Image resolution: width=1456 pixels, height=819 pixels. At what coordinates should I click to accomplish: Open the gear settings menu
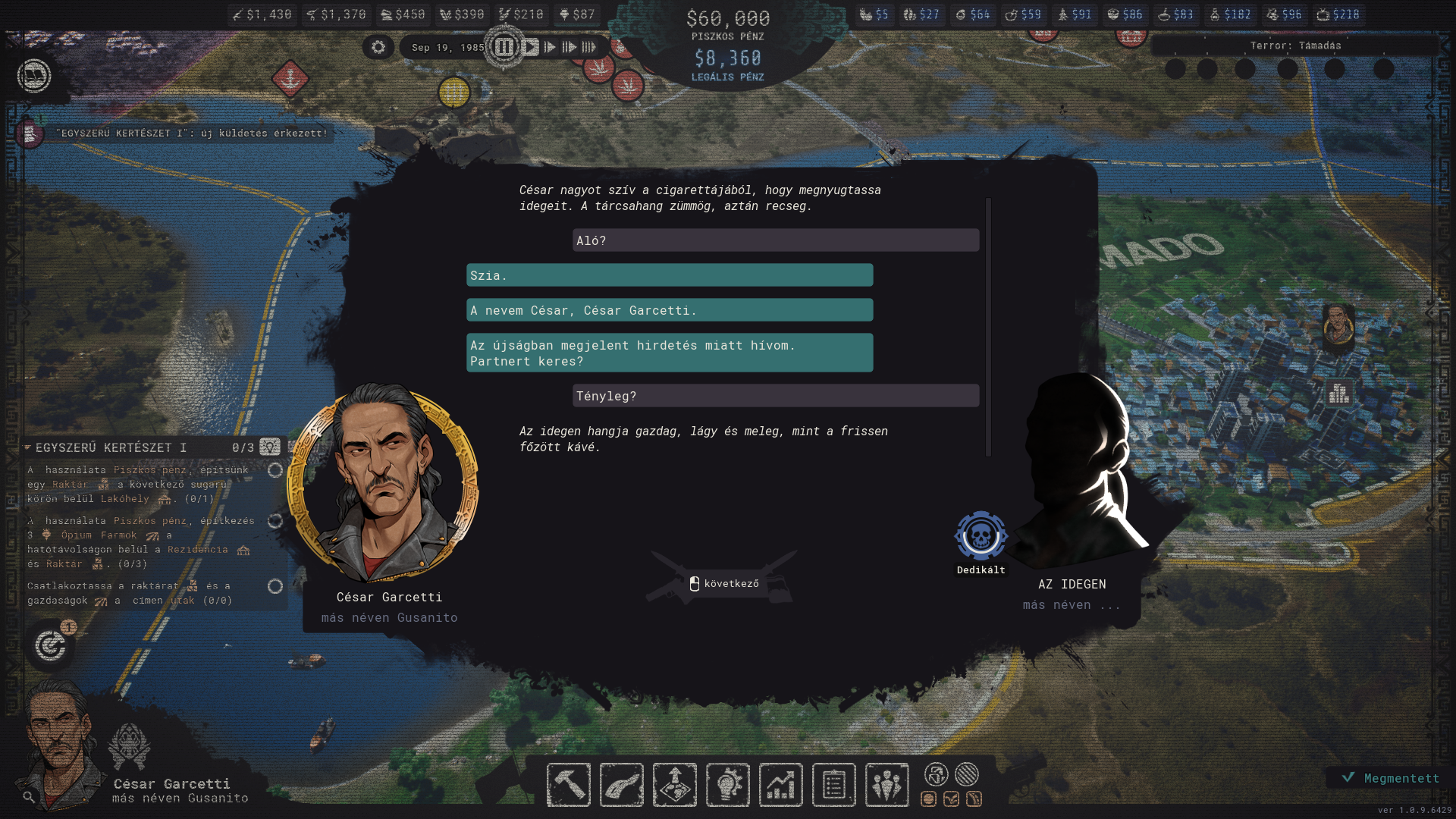click(378, 47)
